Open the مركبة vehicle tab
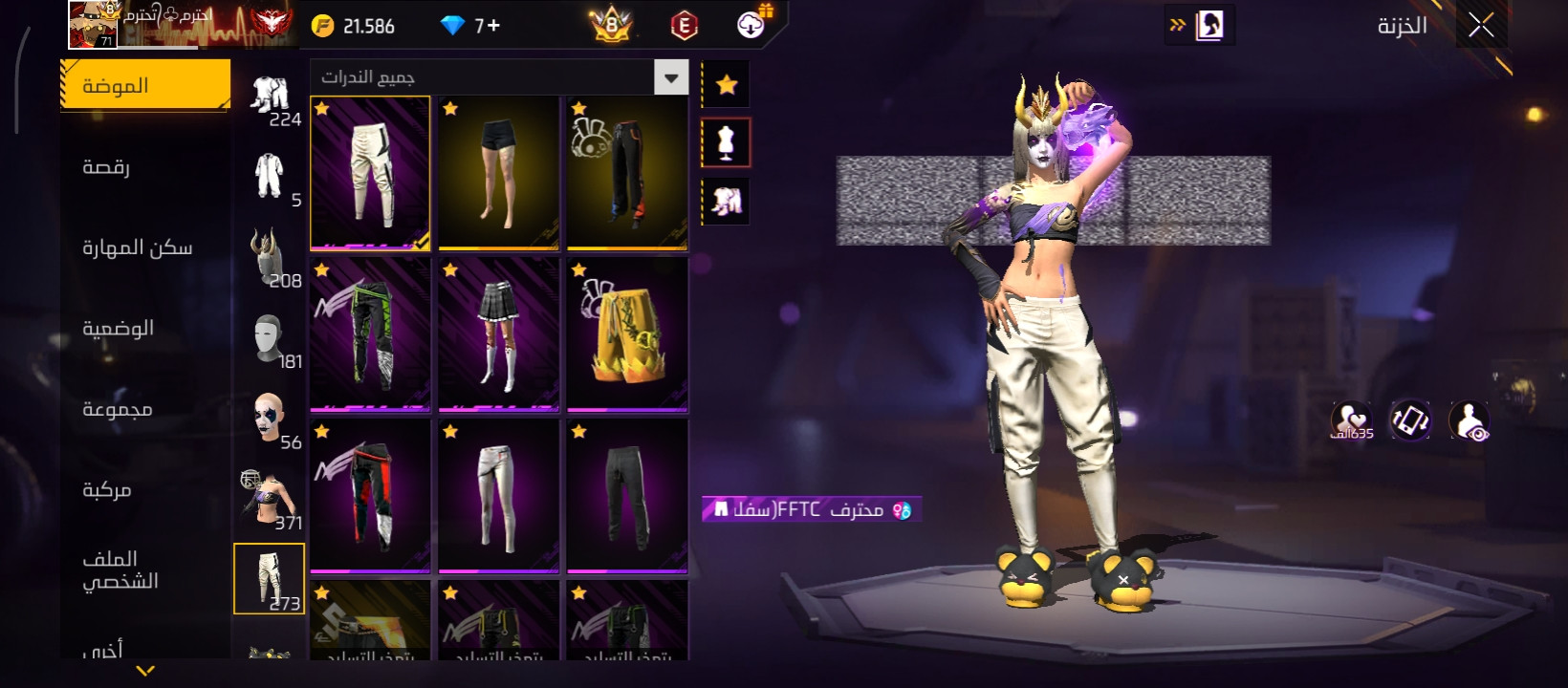 [107, 490]
